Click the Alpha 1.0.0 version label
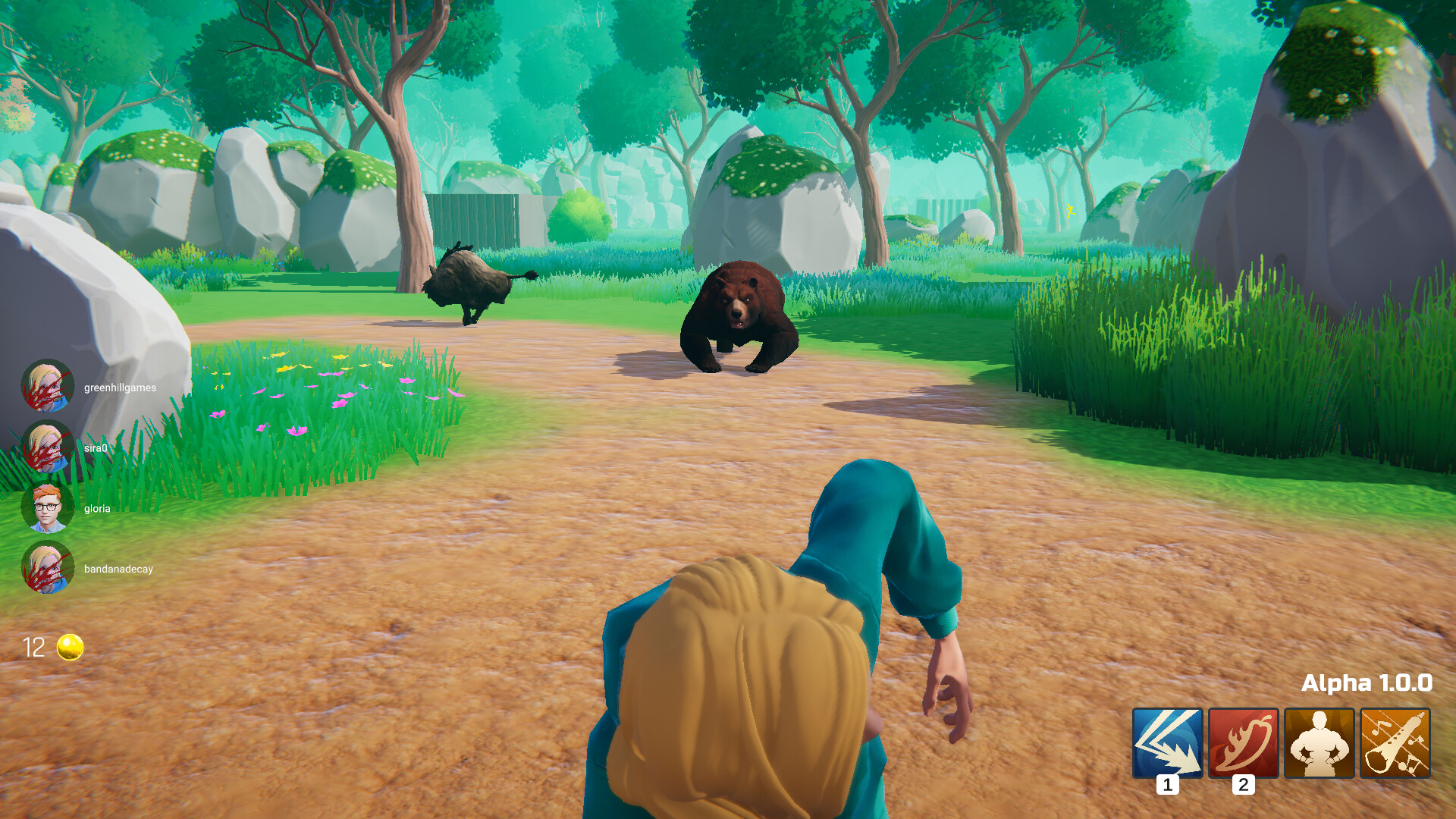 pos(1368,683)
